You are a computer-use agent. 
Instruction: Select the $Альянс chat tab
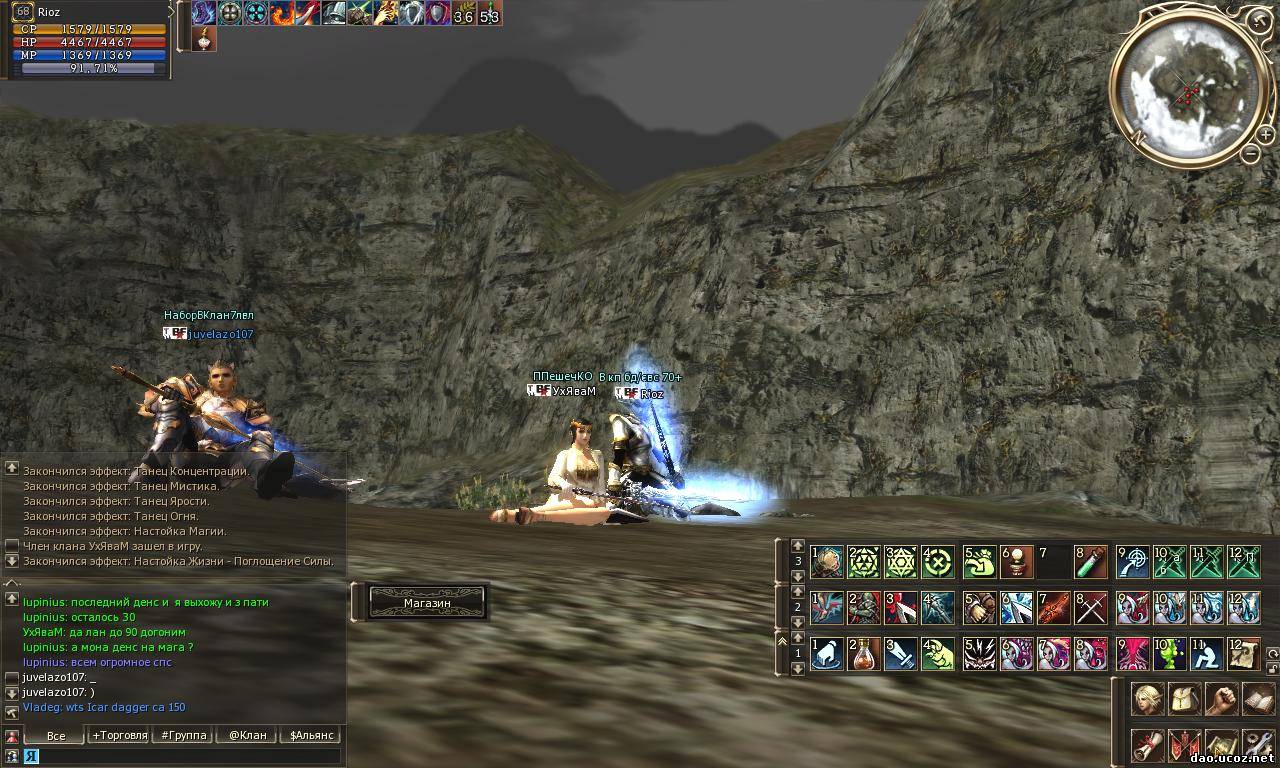[x=309, y=735]
